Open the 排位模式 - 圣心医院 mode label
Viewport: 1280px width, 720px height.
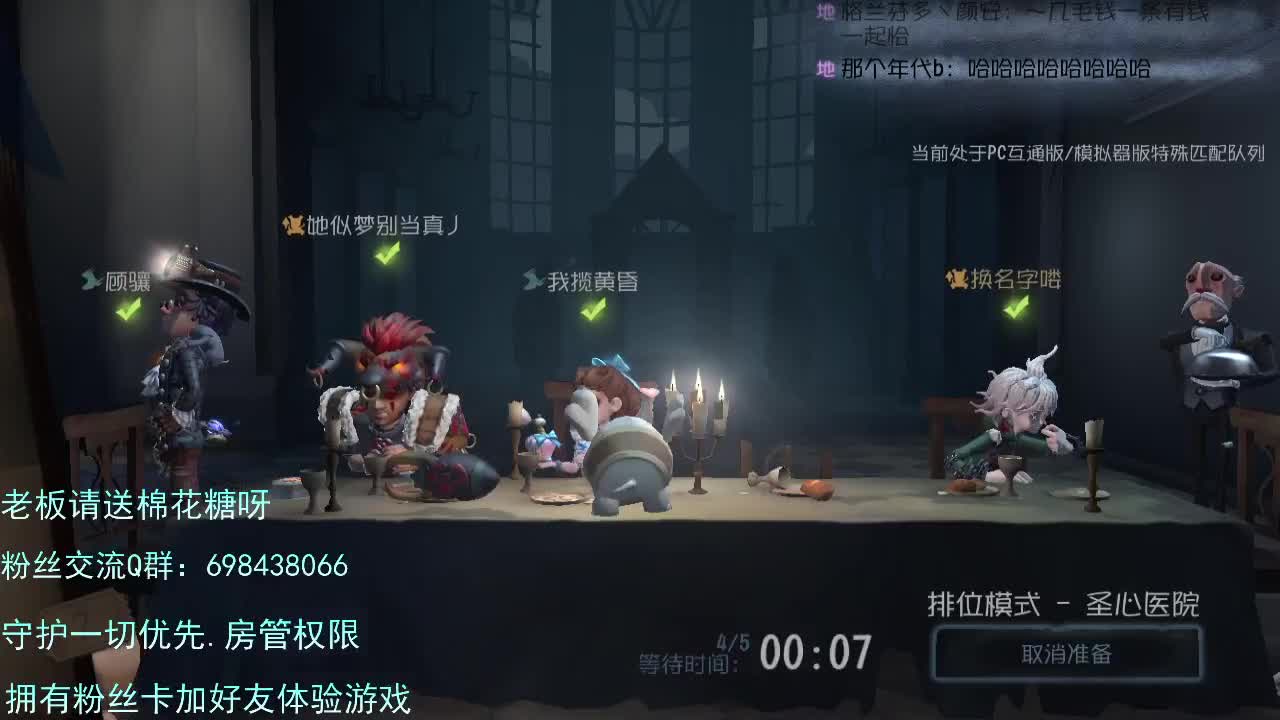point(1065,603)
